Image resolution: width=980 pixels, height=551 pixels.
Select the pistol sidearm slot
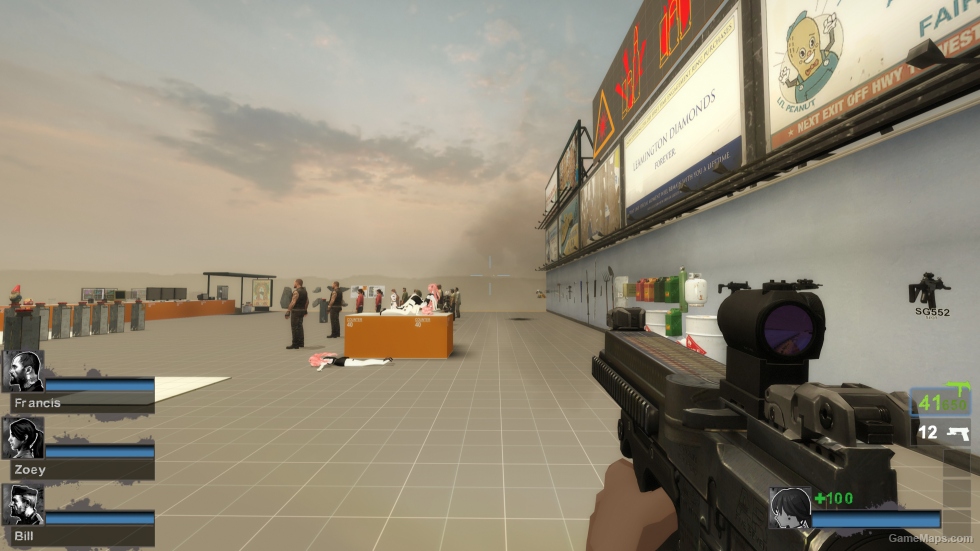coord(942,433)
